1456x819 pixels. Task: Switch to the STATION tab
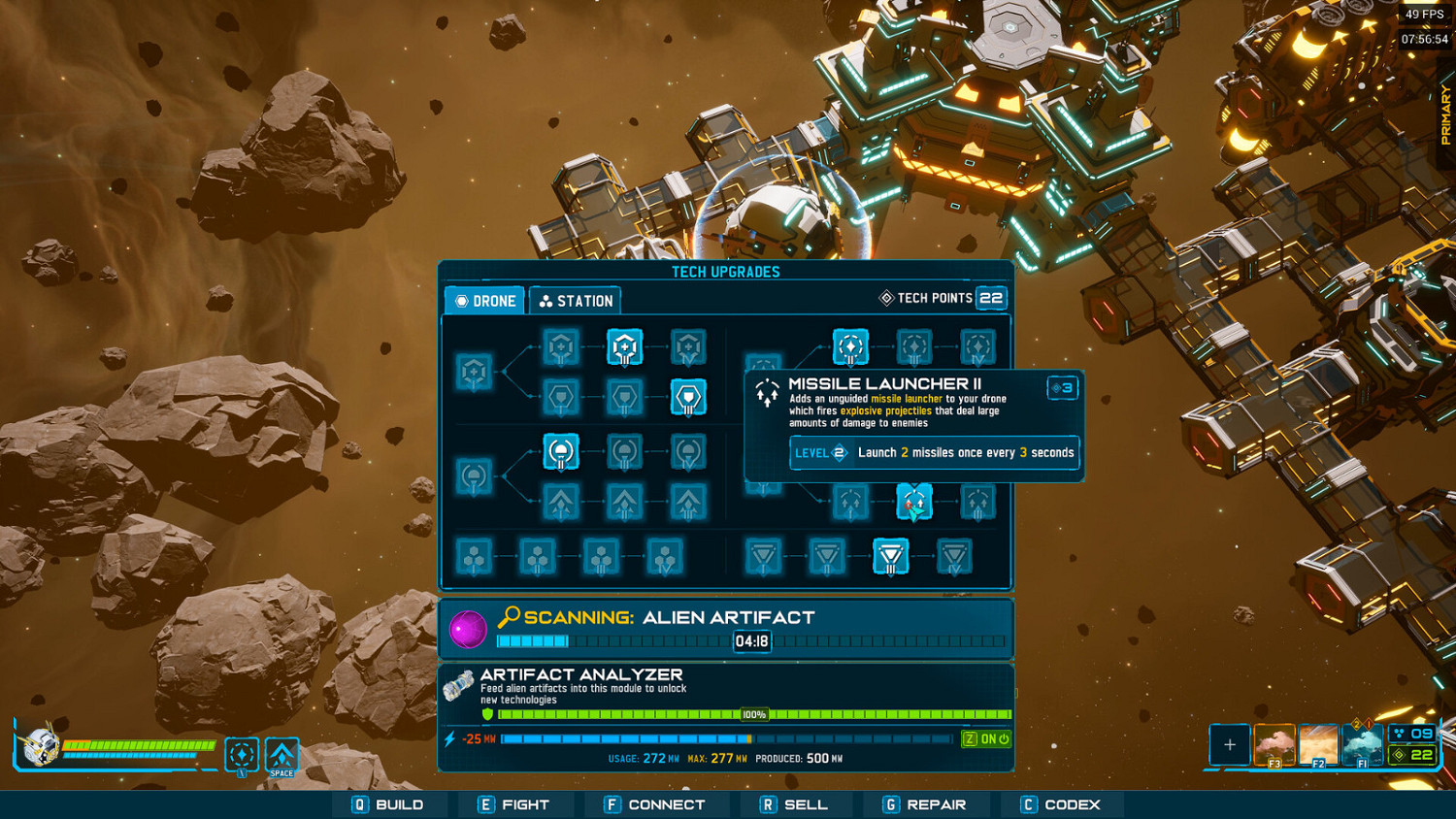tap(575, 301)
